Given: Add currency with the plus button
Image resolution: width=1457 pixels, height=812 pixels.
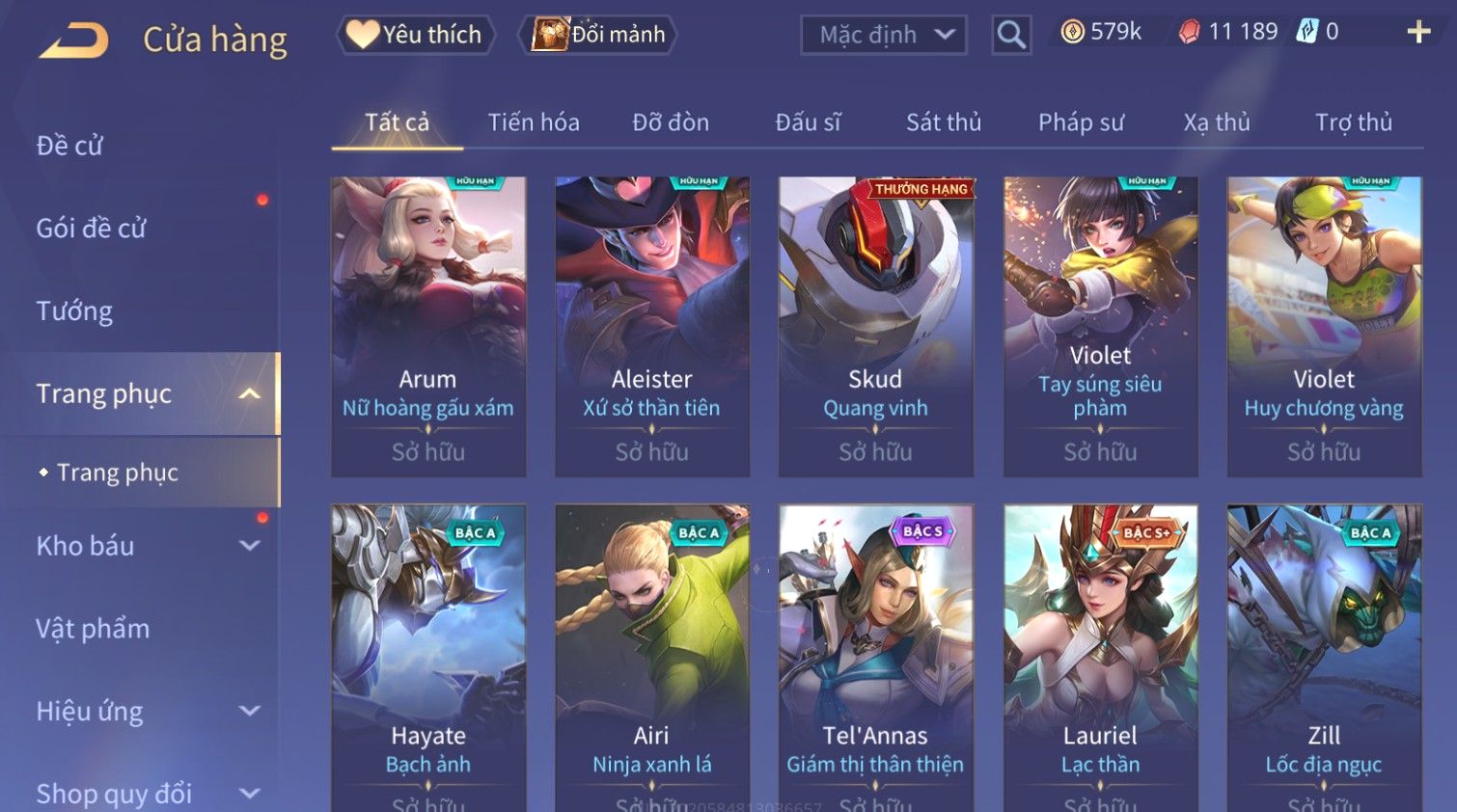Looking at the screenshot, I should [1418, 33].
